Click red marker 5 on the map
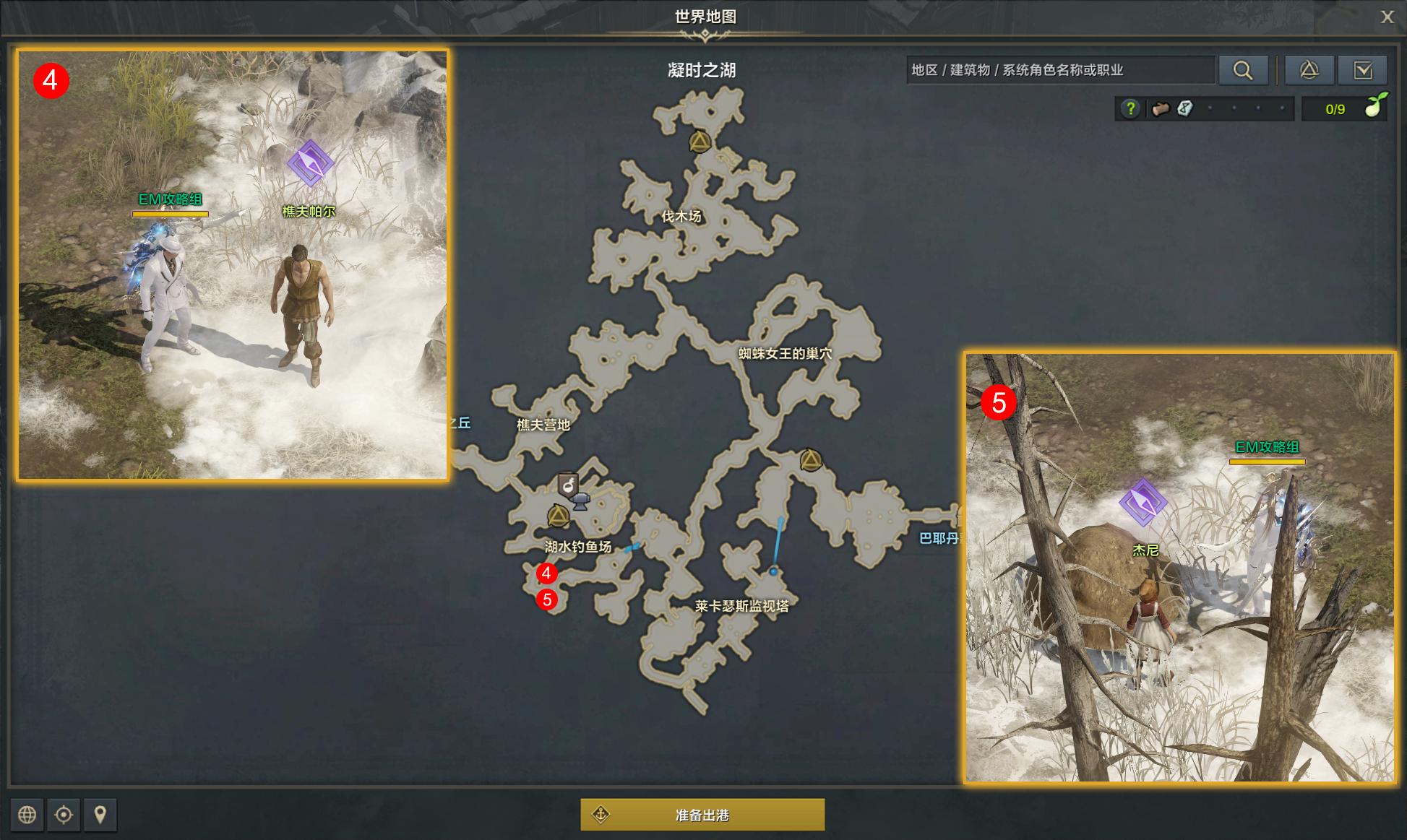The width and height of the screenshot is (1407, 840). [x=547, y=599]
